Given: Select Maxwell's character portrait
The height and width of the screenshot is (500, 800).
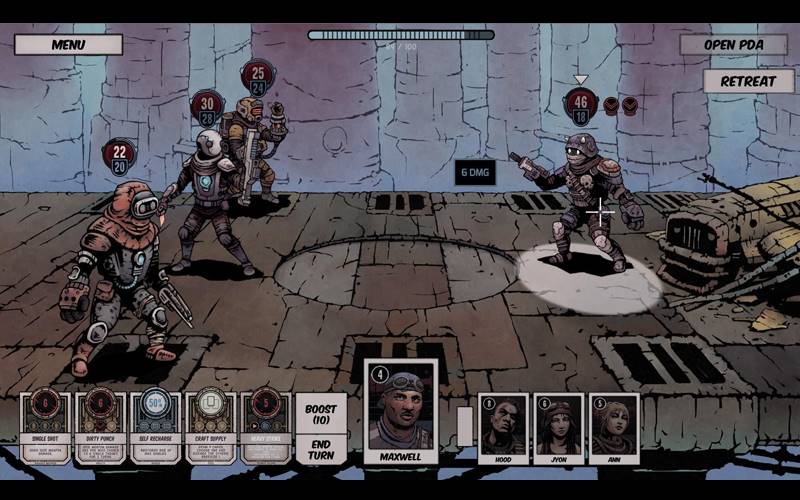Looking at the screenshot, I should coord(400,410).
